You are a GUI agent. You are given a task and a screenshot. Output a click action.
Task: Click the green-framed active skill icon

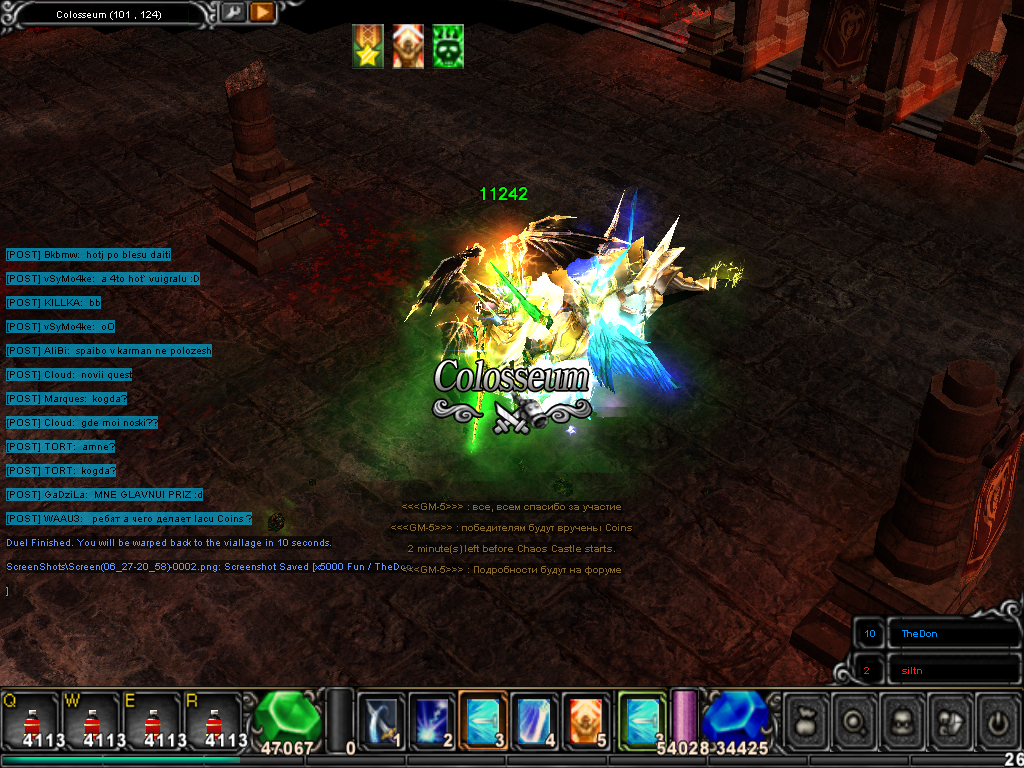coord(642,718)
